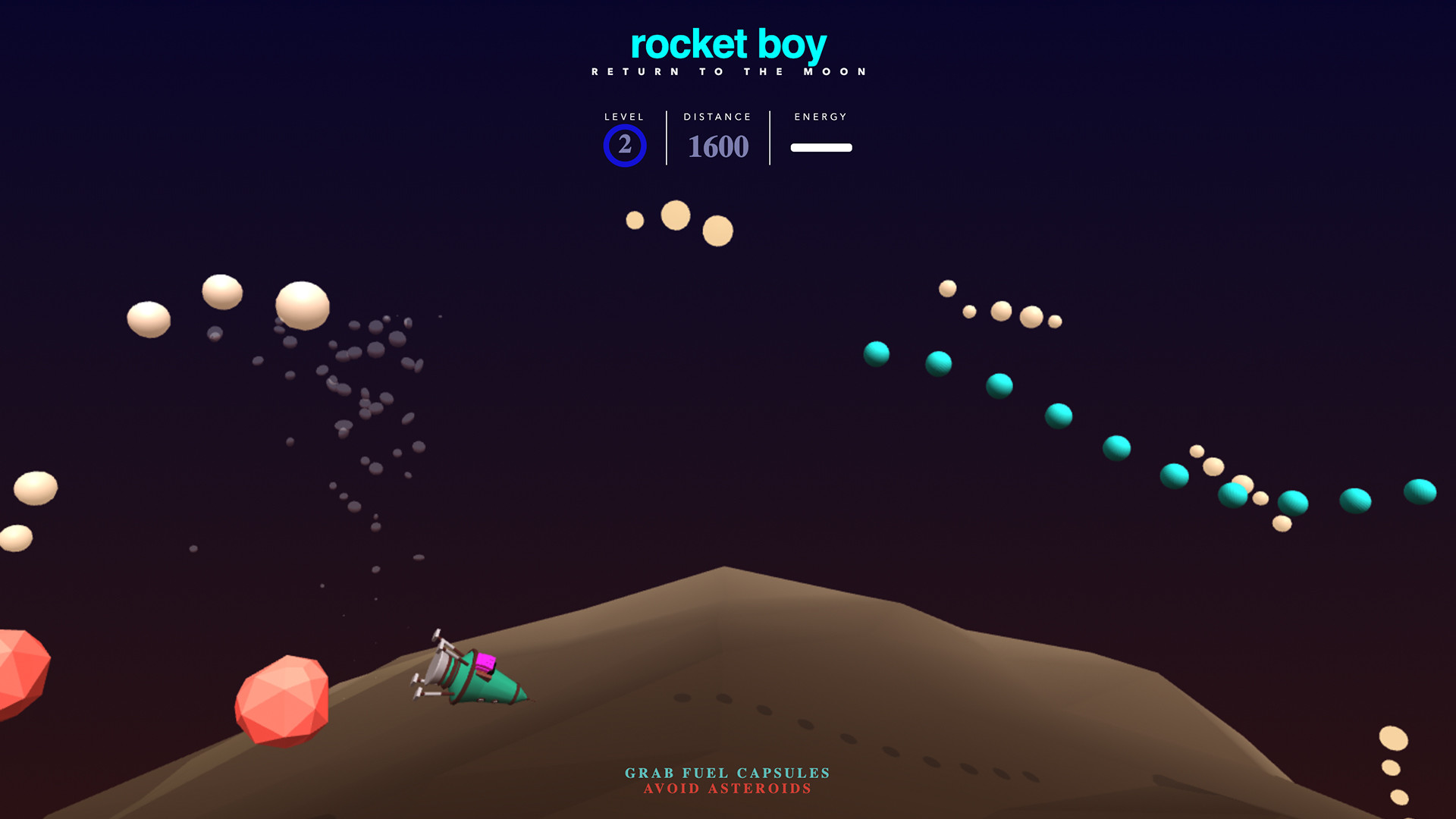
Task: Click the Level 2 circular badge
Action: pos(623,146)
